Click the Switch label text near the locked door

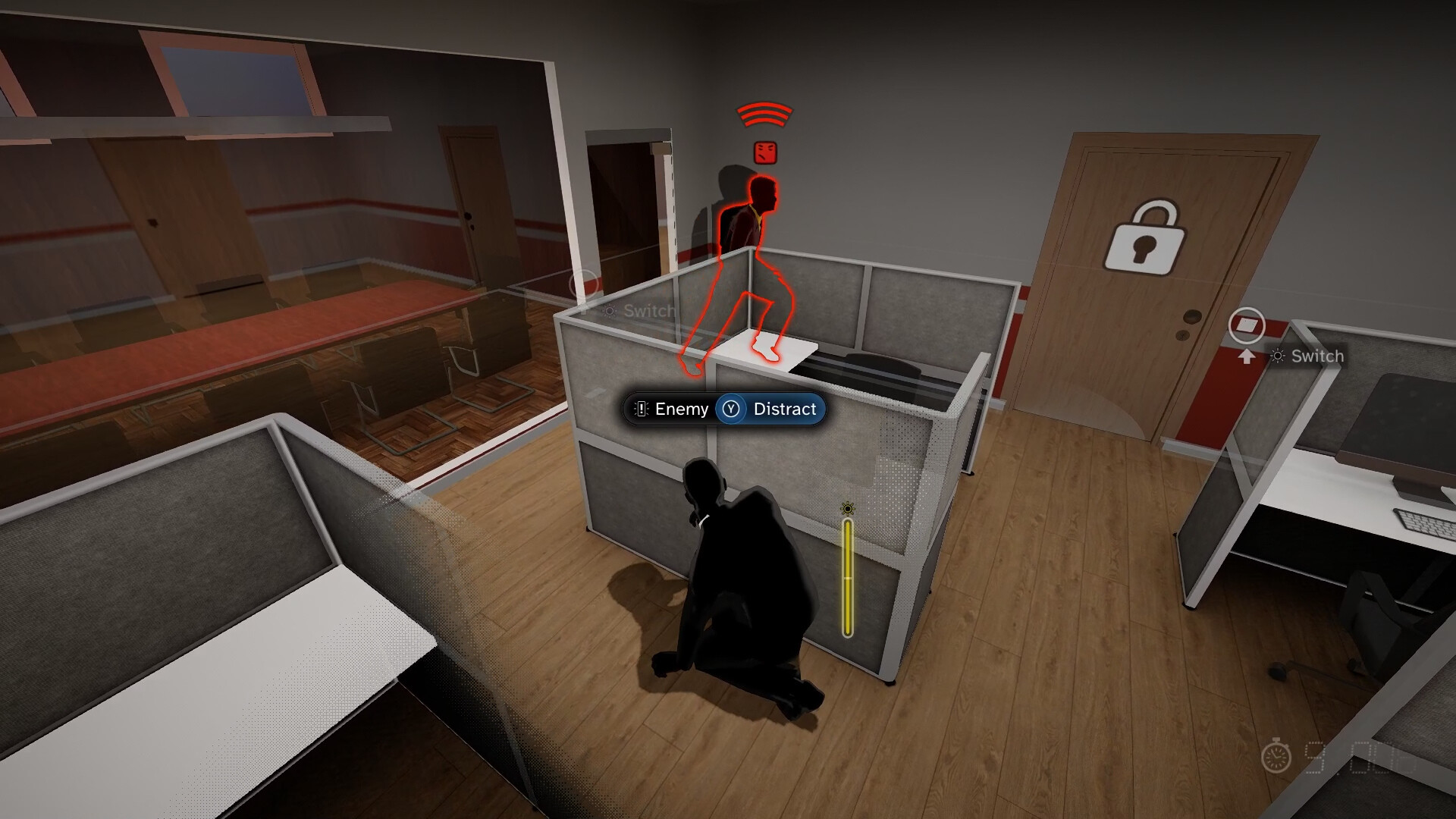[x=1316, y=356]
